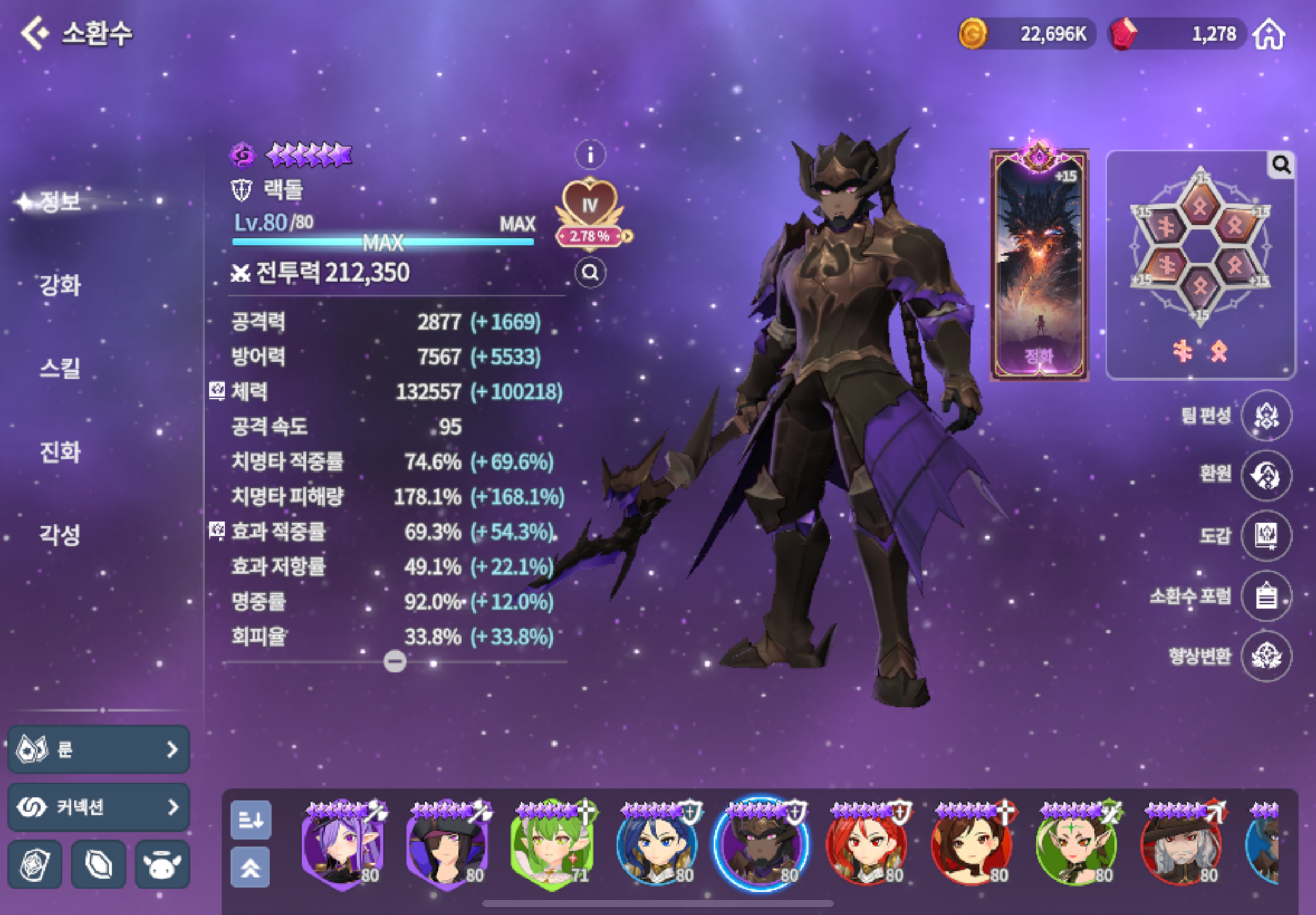Open the 커넥션 menu button
Screen dimensions: 1316x915
99,807
